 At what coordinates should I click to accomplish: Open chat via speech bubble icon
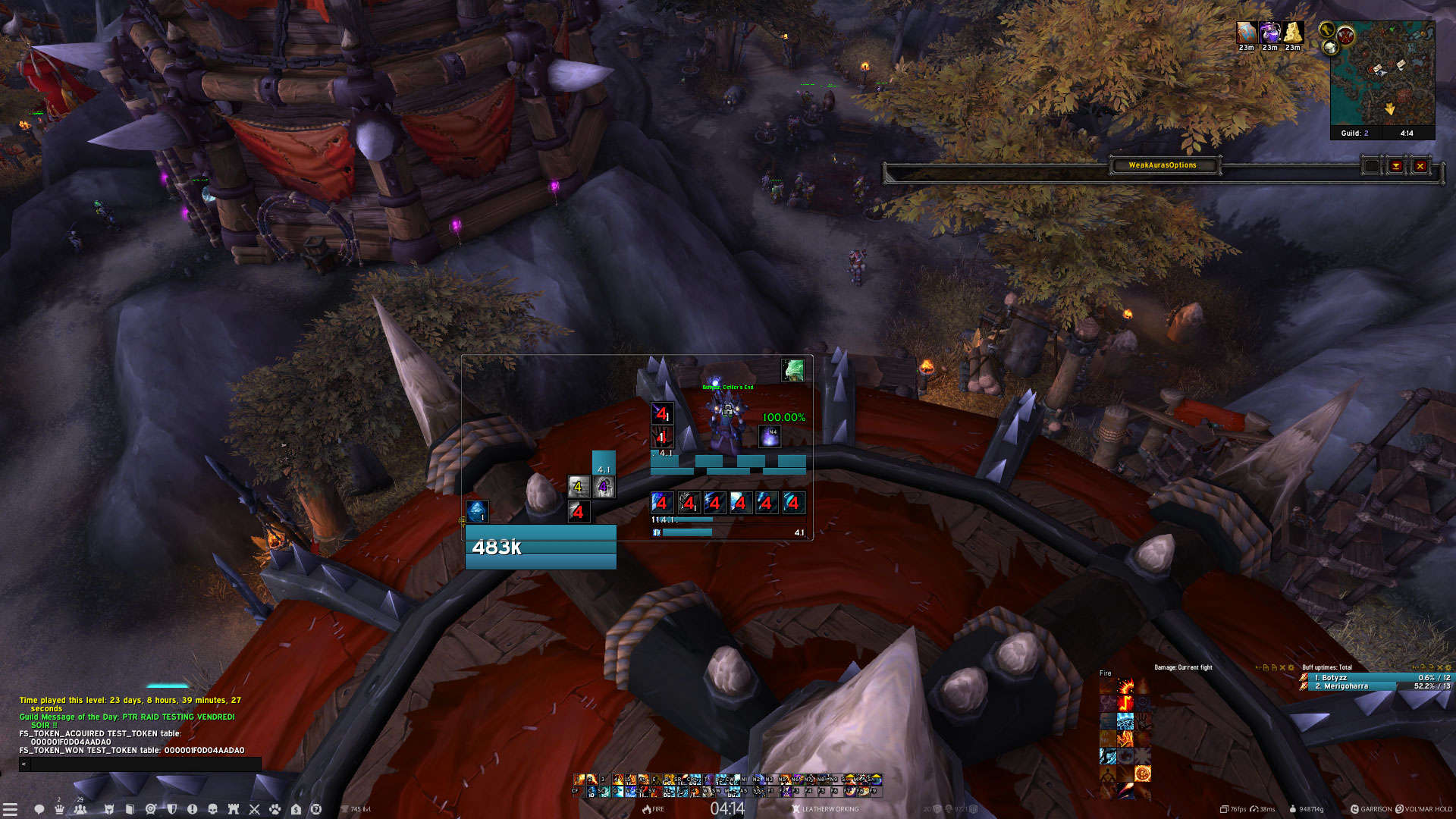[x=39, y=809]
